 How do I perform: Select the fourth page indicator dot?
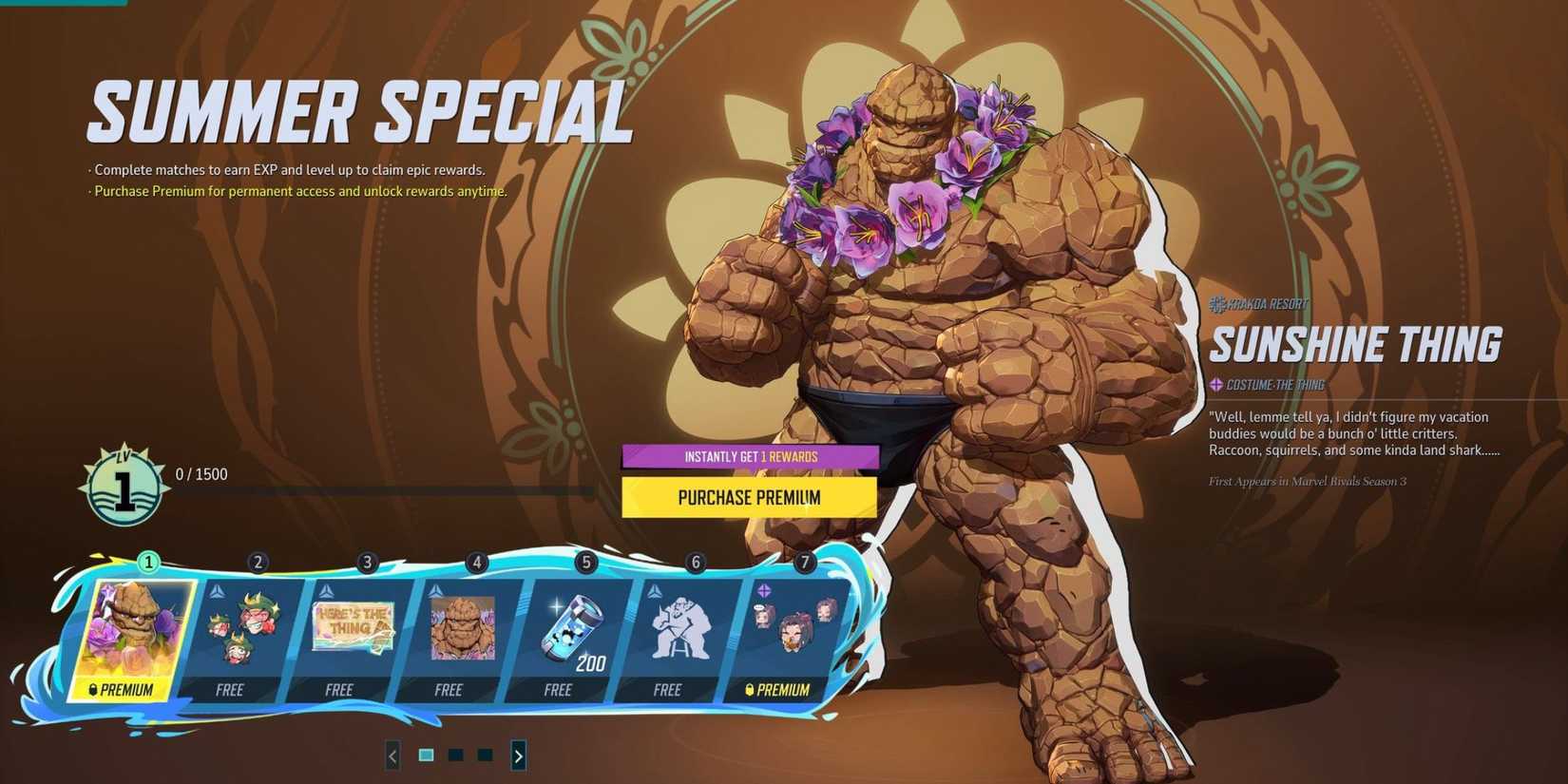[486, 754]
